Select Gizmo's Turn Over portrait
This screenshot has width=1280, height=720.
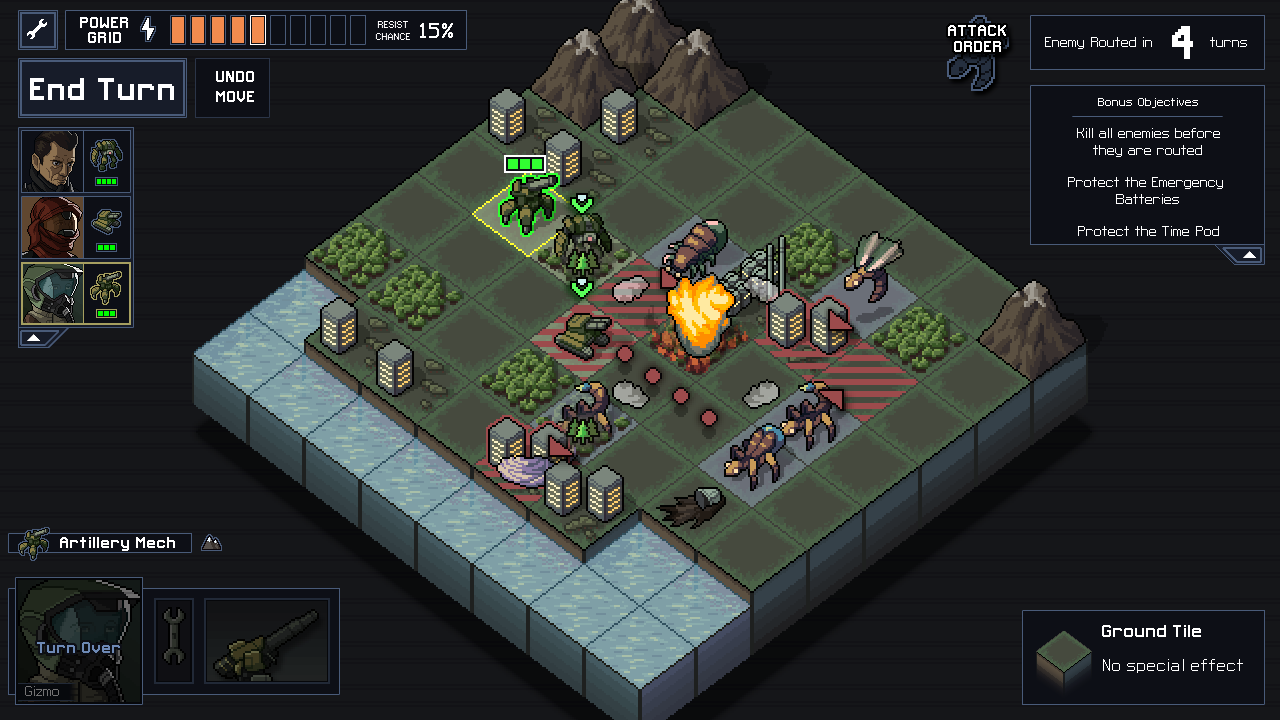(x=78, y=643)
